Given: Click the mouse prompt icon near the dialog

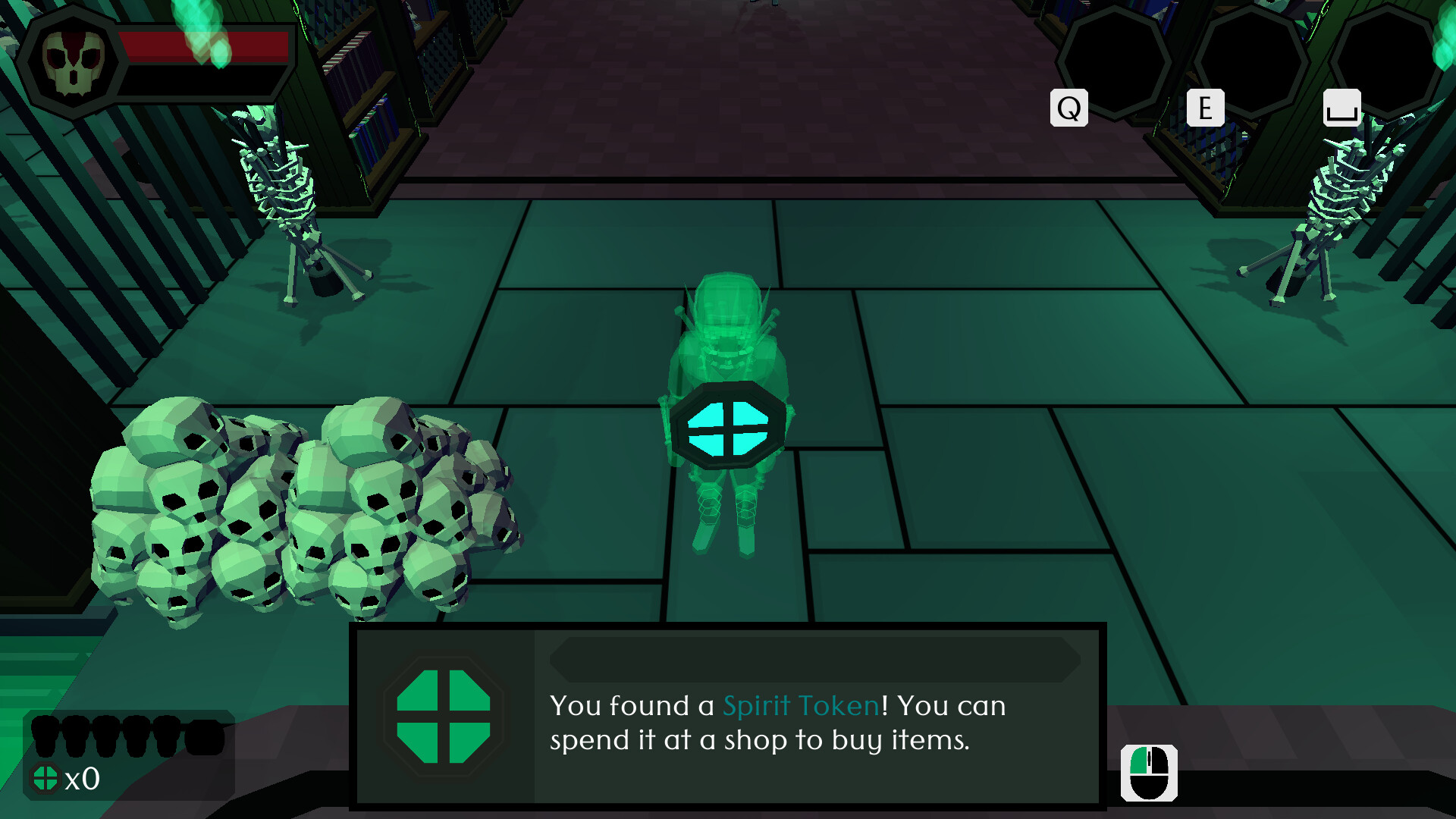Looking at the screenshot, I should 1149,773.
